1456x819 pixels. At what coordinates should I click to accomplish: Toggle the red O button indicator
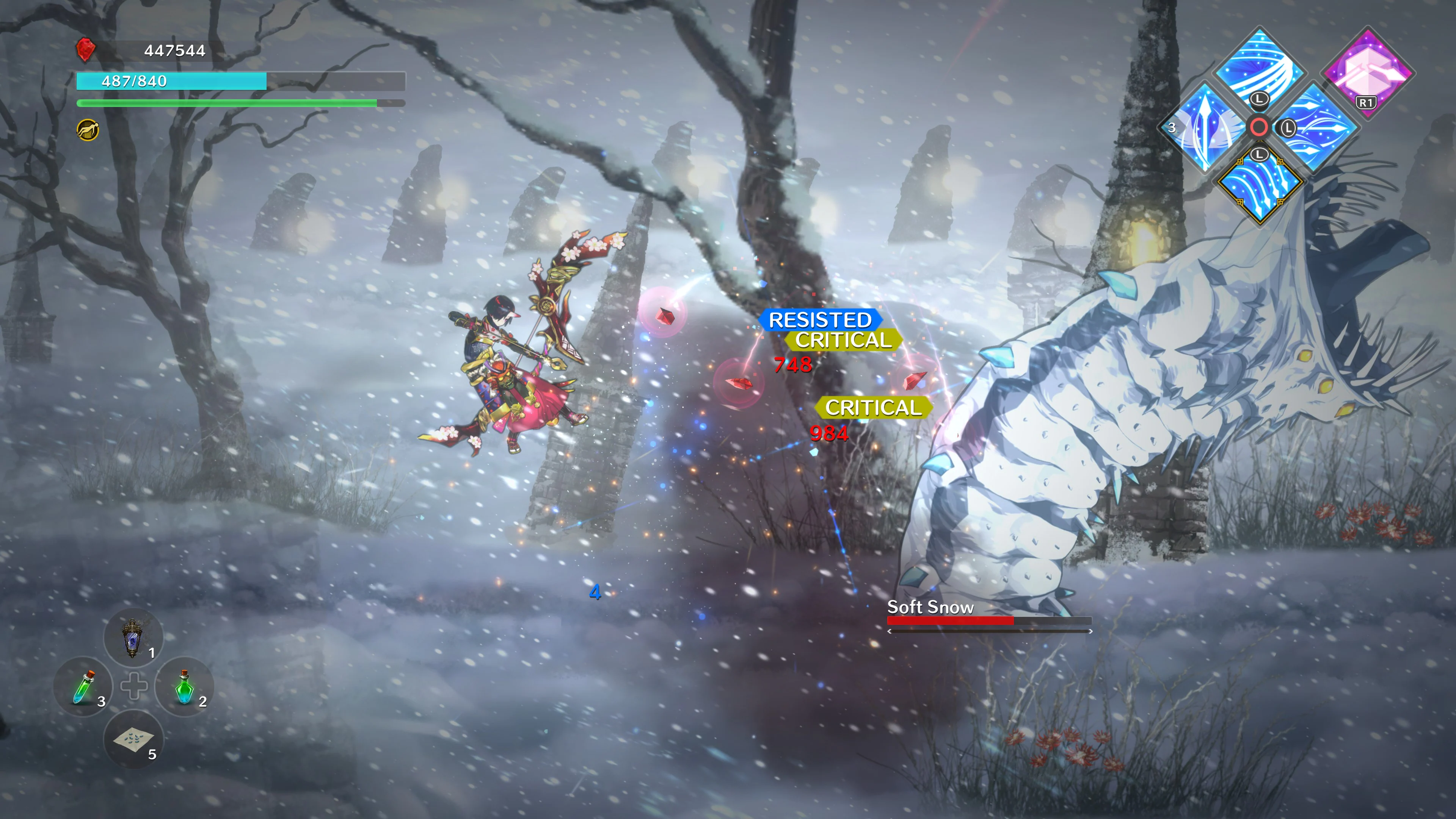[x=1259, y=127]
